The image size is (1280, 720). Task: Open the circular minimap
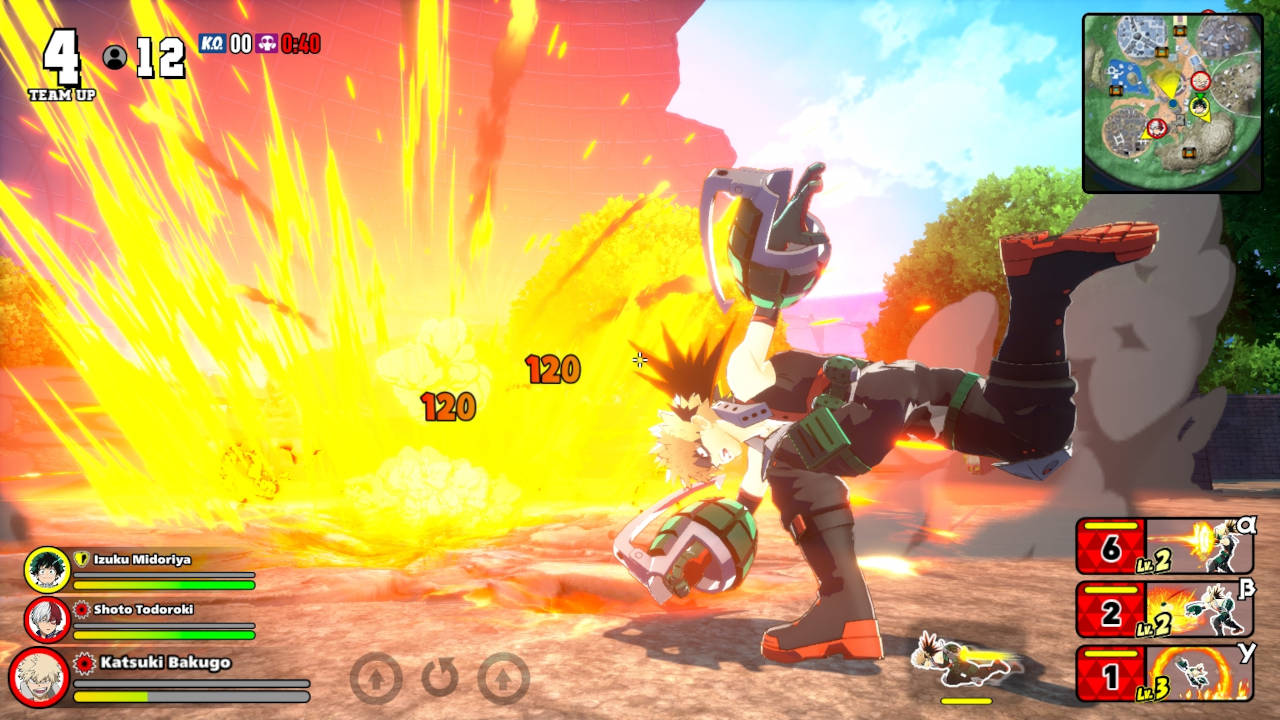click(x=1171, y=102)
